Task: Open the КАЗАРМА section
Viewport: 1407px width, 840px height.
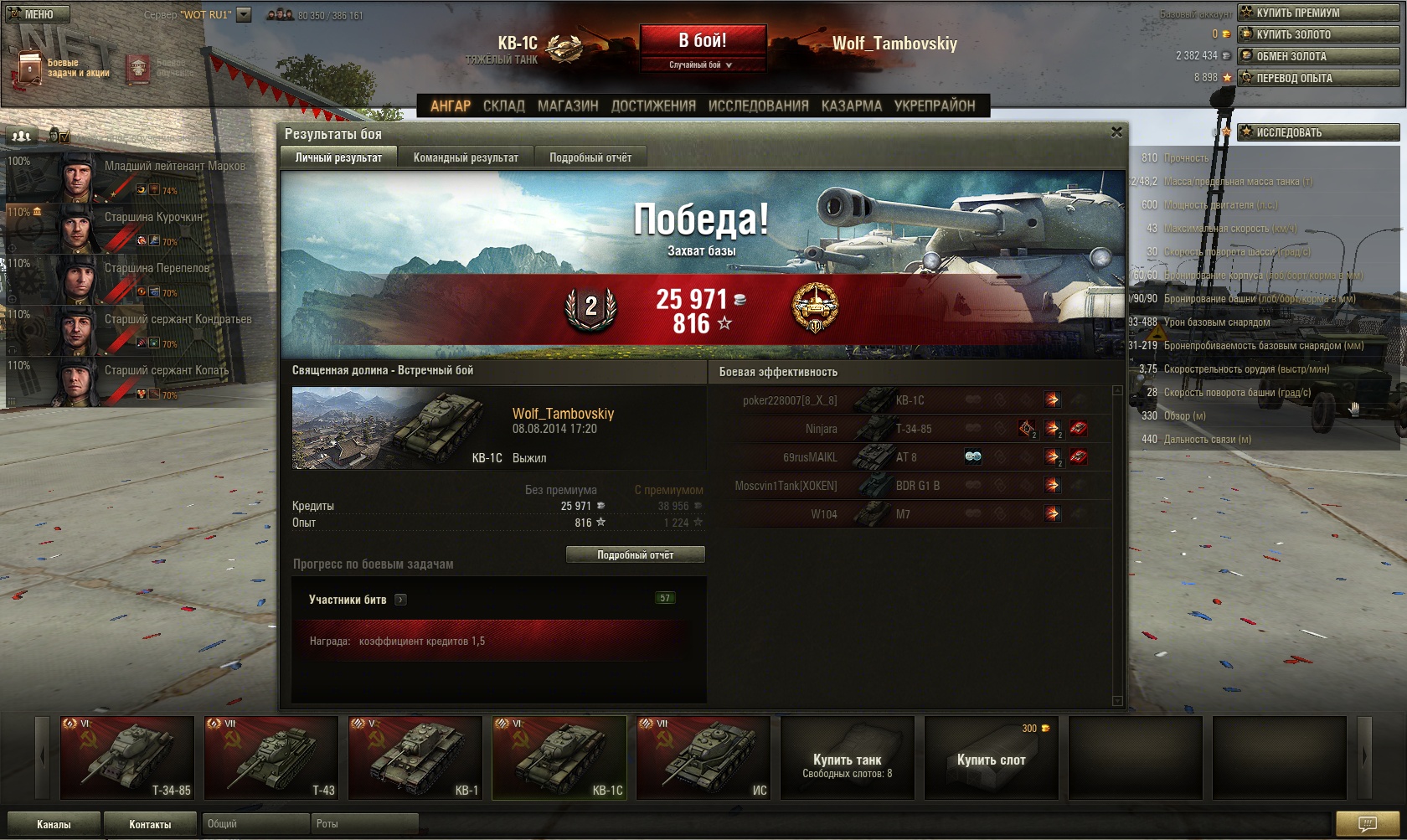Action: (851, 106)
